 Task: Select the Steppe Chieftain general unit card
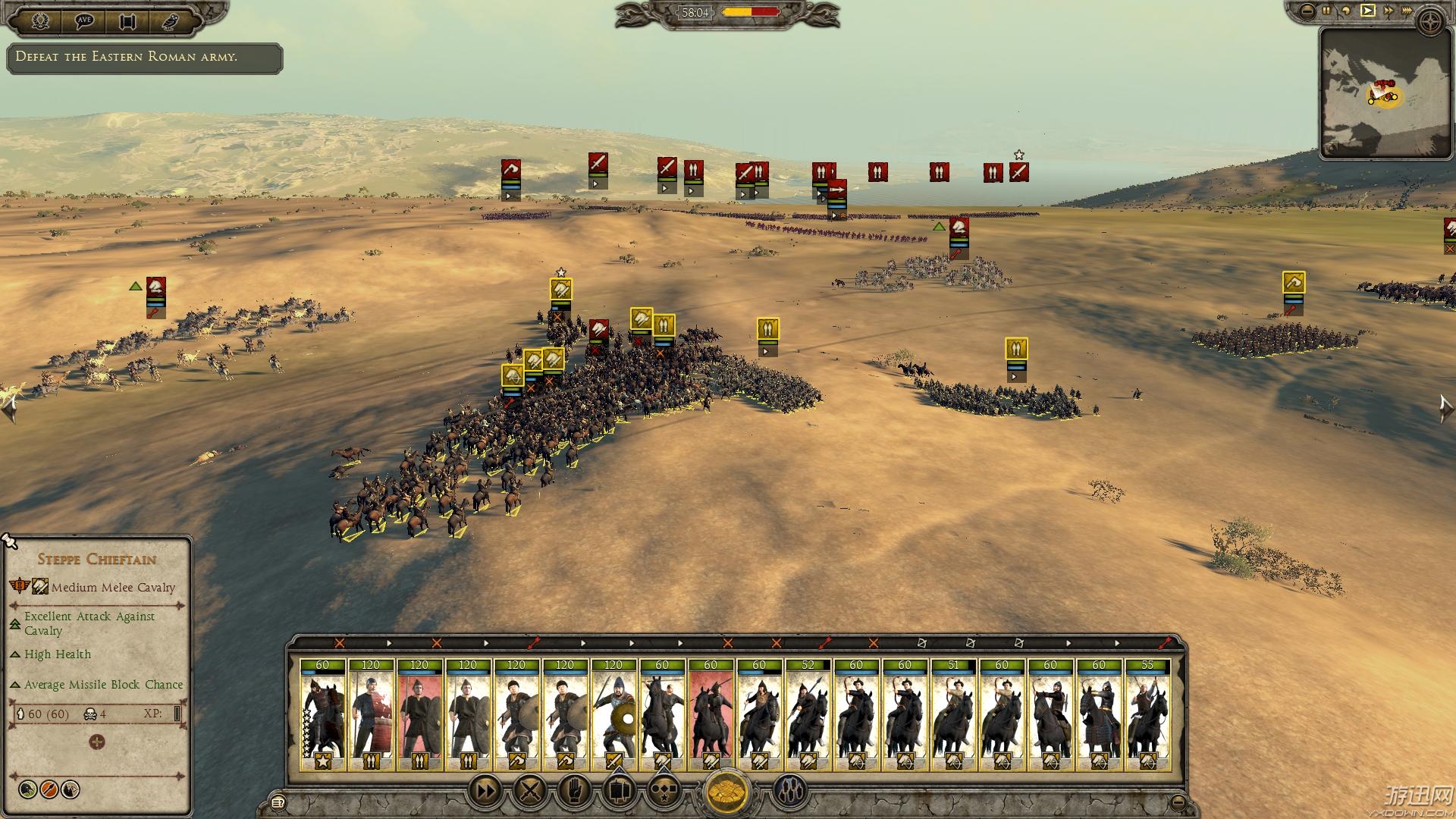322,714
